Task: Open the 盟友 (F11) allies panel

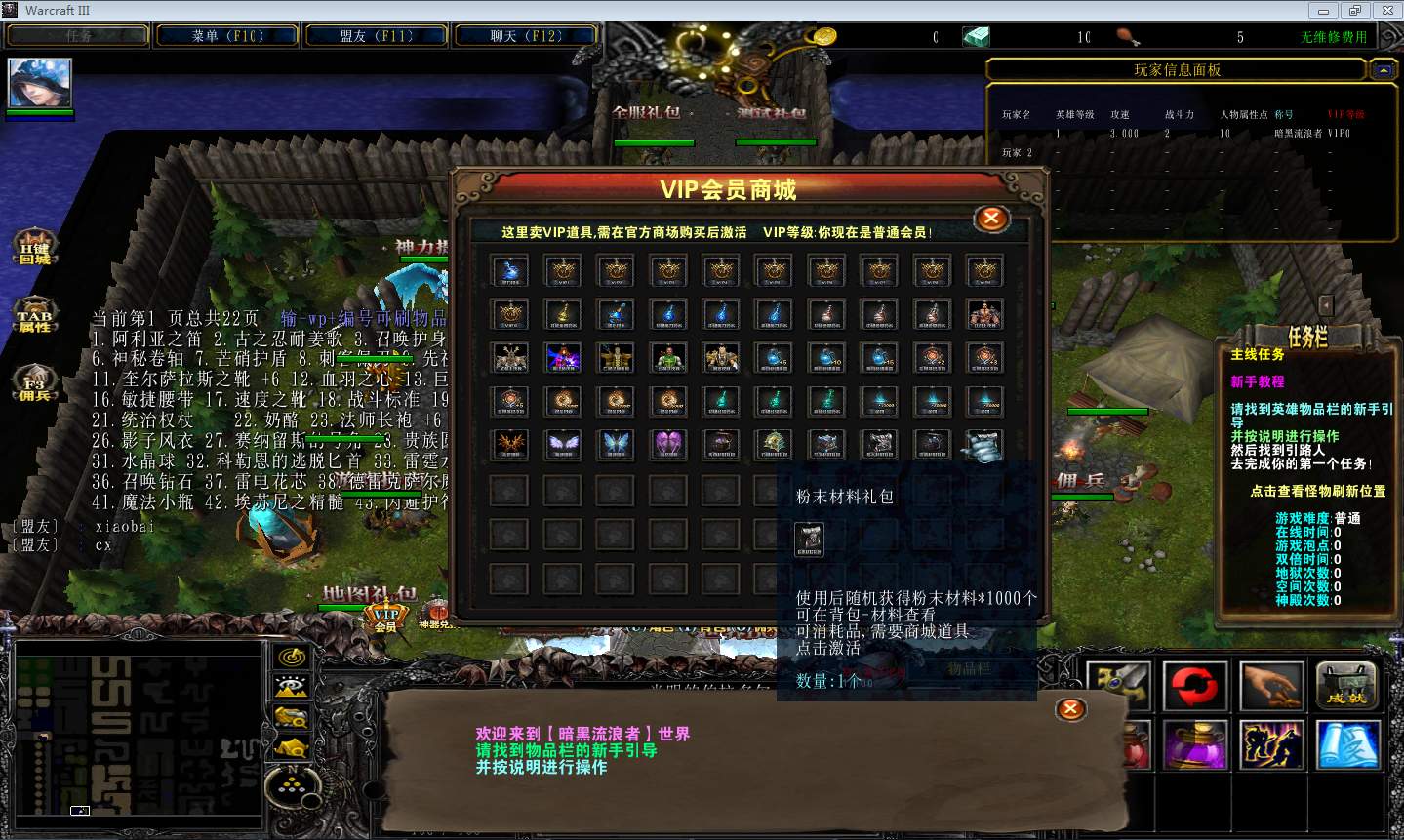Action: pos(377,36)
